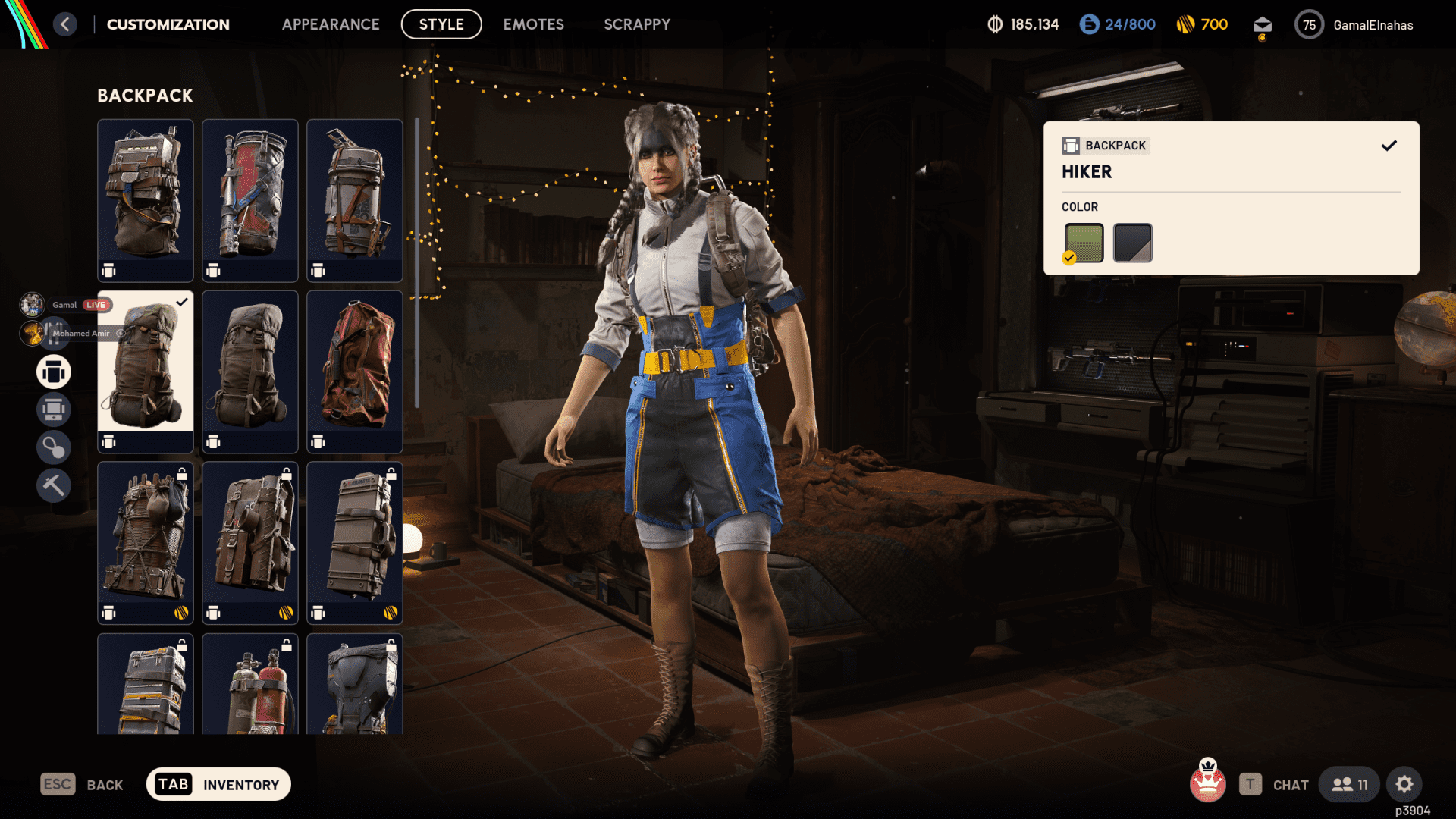Open the EMOTES tab
Viewport: 1456px width, 819px height.
[x=532, y=24]
